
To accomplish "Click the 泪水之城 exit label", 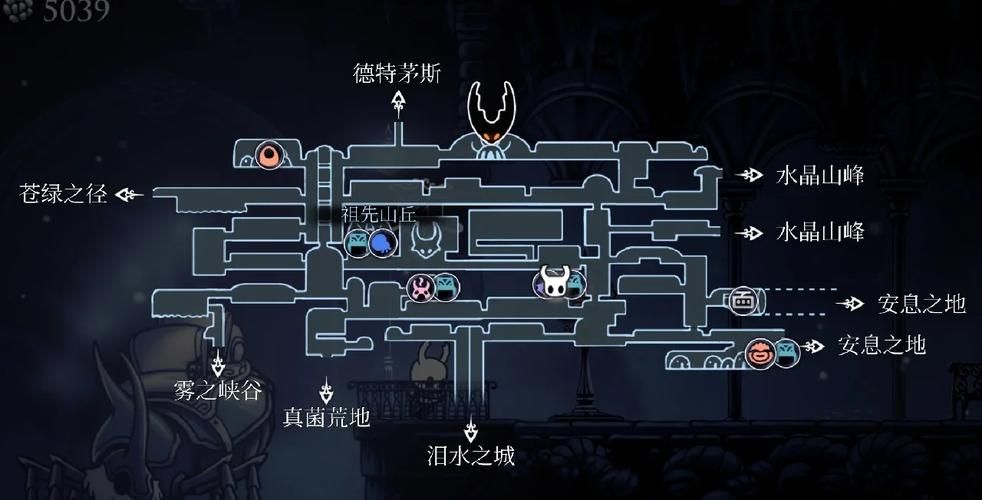I will [471, 457].
